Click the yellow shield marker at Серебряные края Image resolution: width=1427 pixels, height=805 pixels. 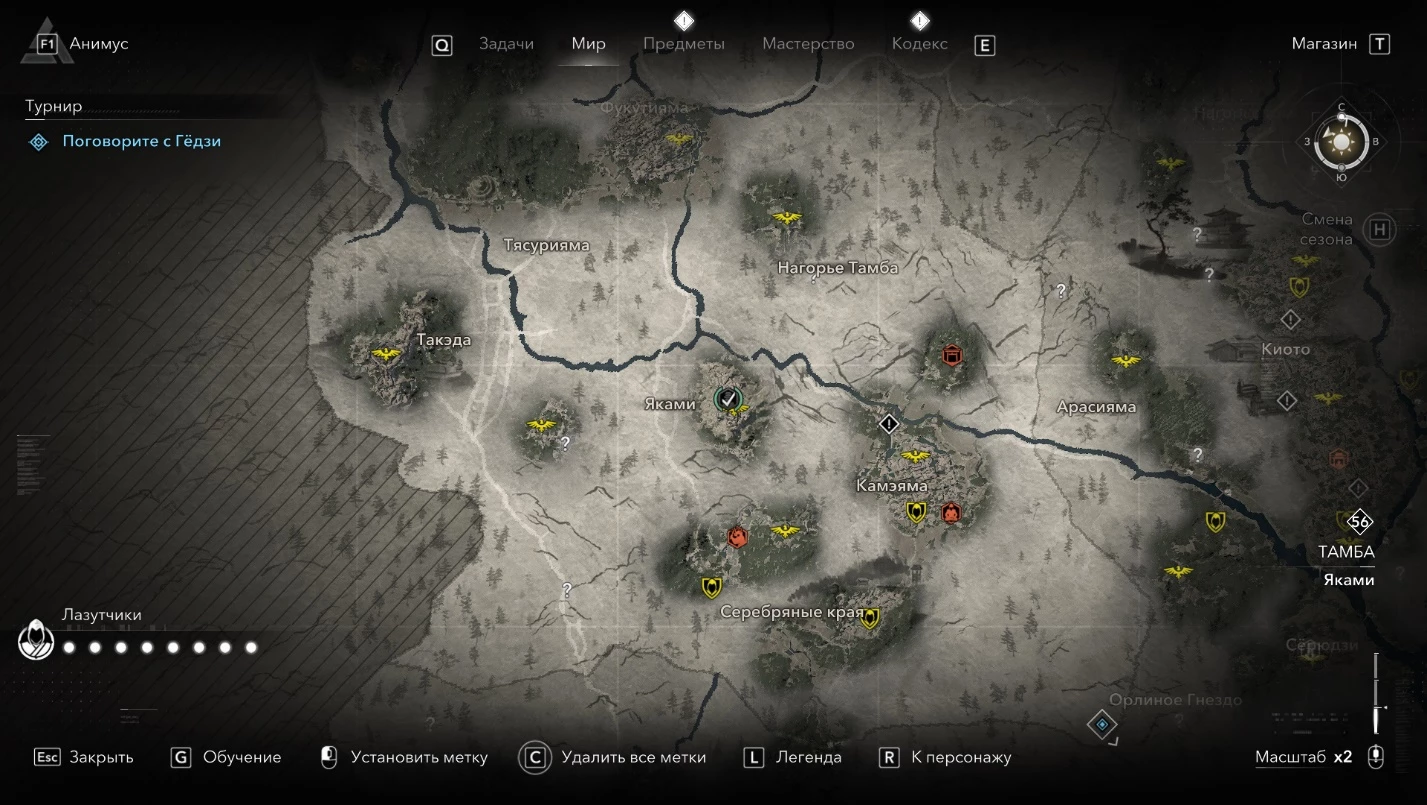870,618
